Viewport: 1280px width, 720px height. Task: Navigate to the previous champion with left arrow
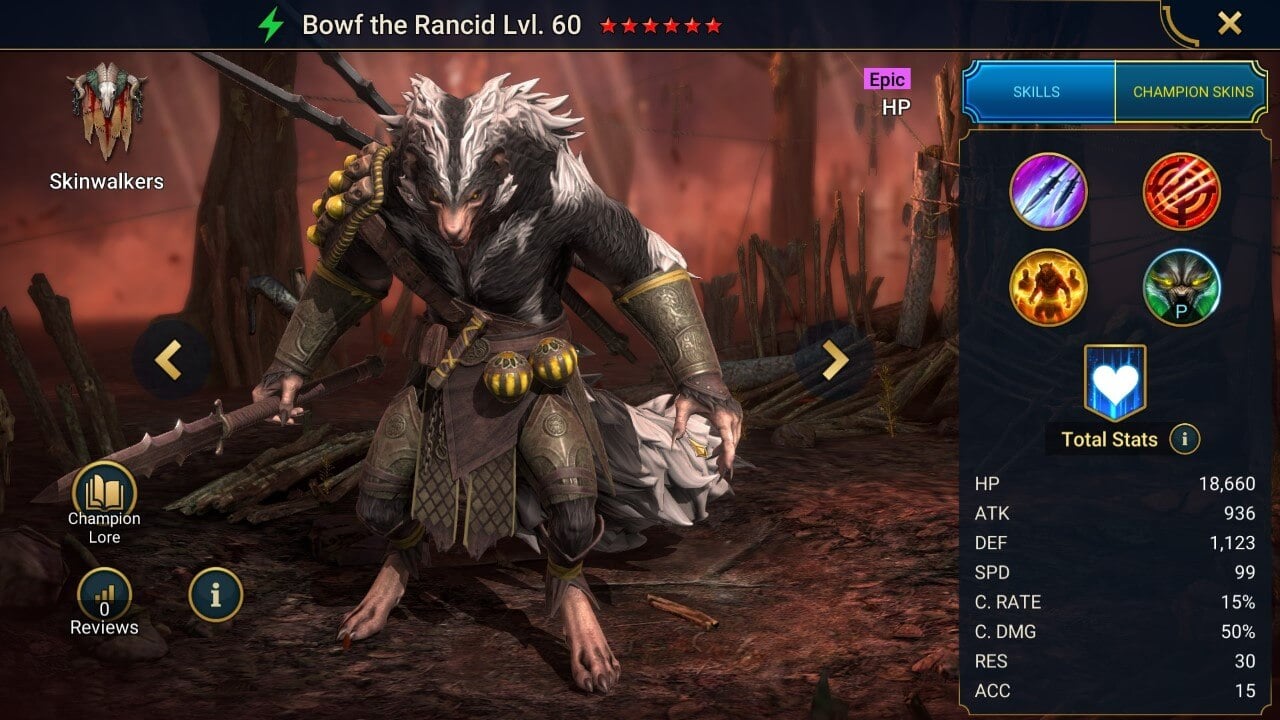tap(168, 358)
